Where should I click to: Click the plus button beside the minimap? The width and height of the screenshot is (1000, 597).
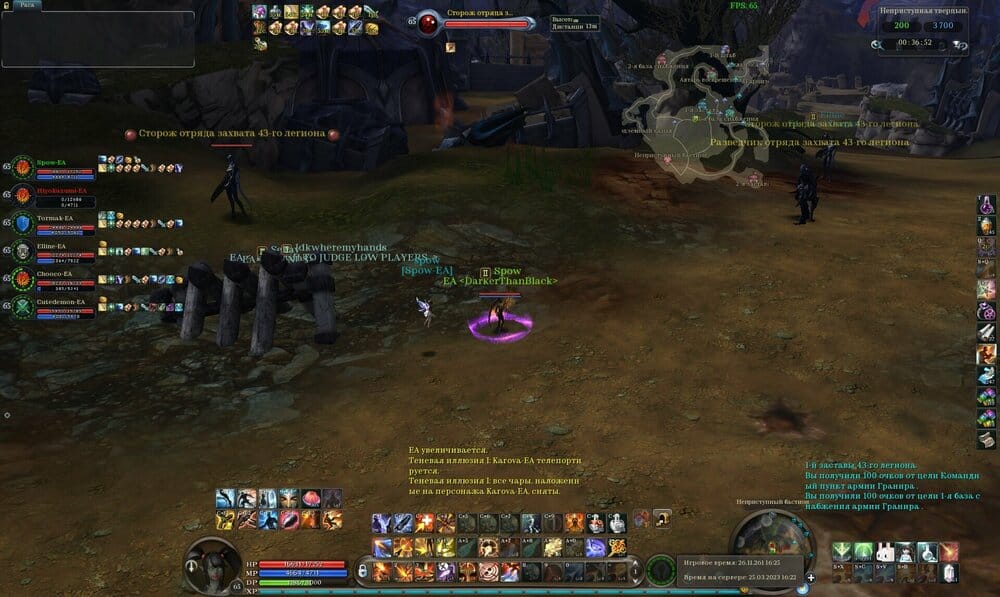(x=811, y=577)
